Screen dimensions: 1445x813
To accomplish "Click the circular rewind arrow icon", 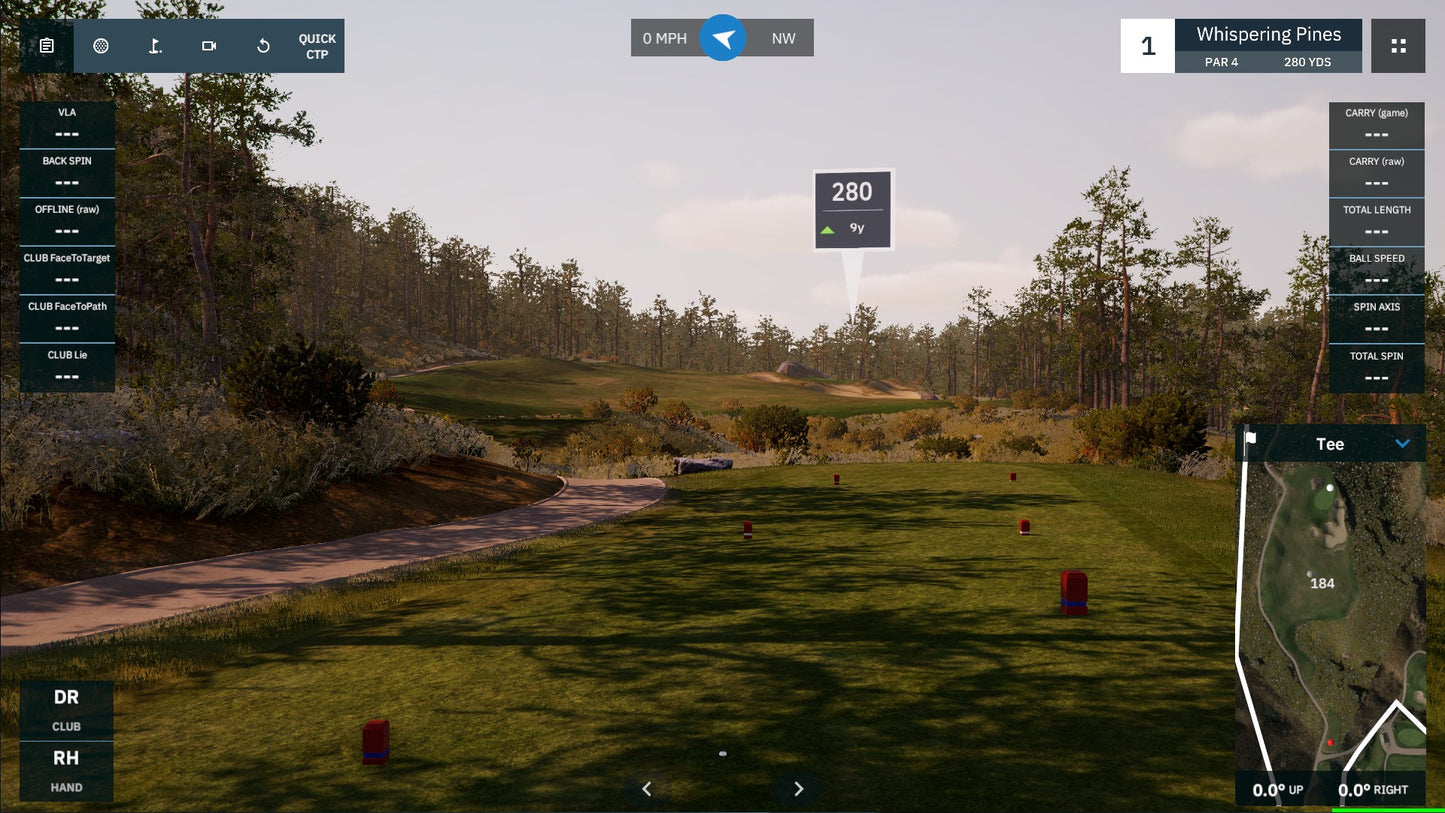I will pyautogui.click(x=263, y=46).
